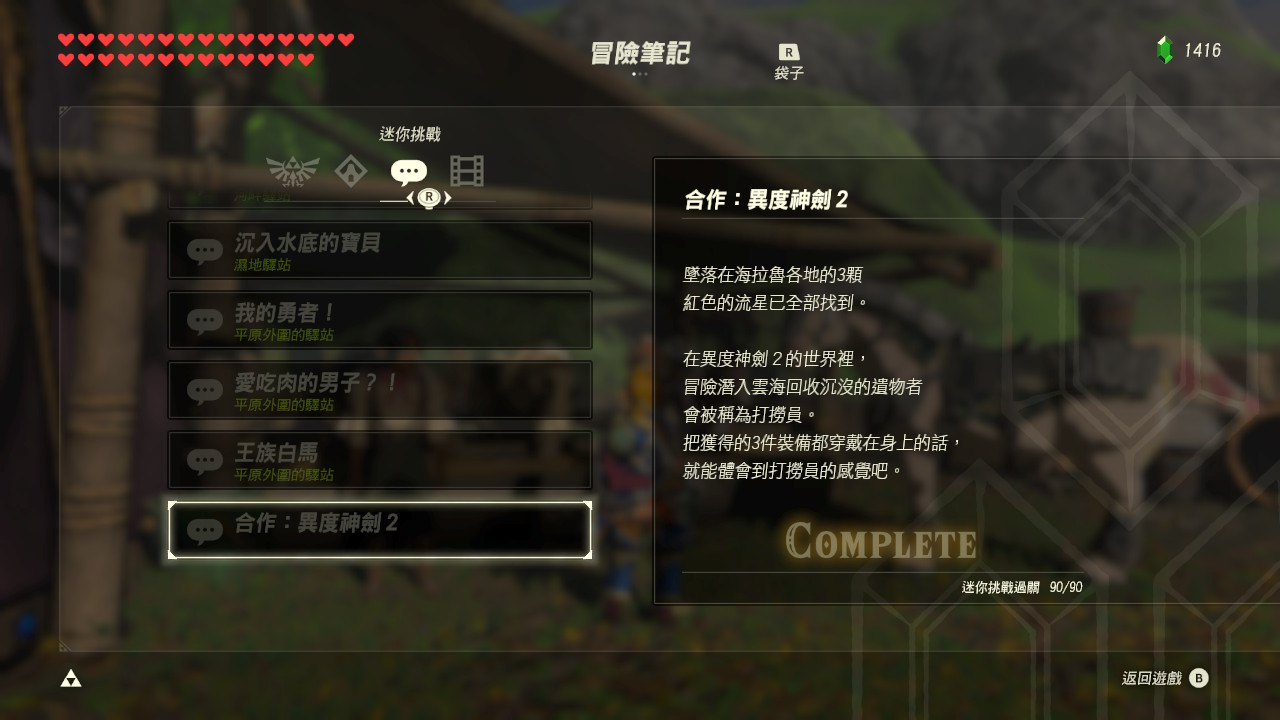Click the green rupee gem icon
Screen dimensions: 1280x720
(x=1167, y=49)
